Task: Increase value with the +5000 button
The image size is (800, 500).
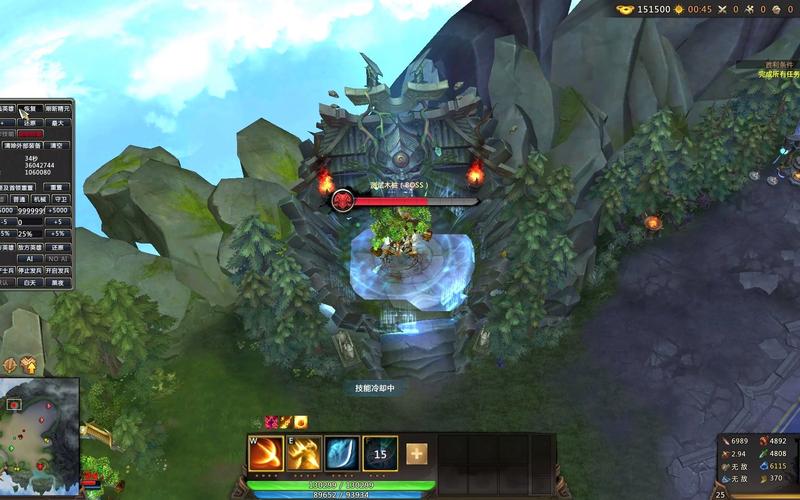Action: tap(58, 211)
